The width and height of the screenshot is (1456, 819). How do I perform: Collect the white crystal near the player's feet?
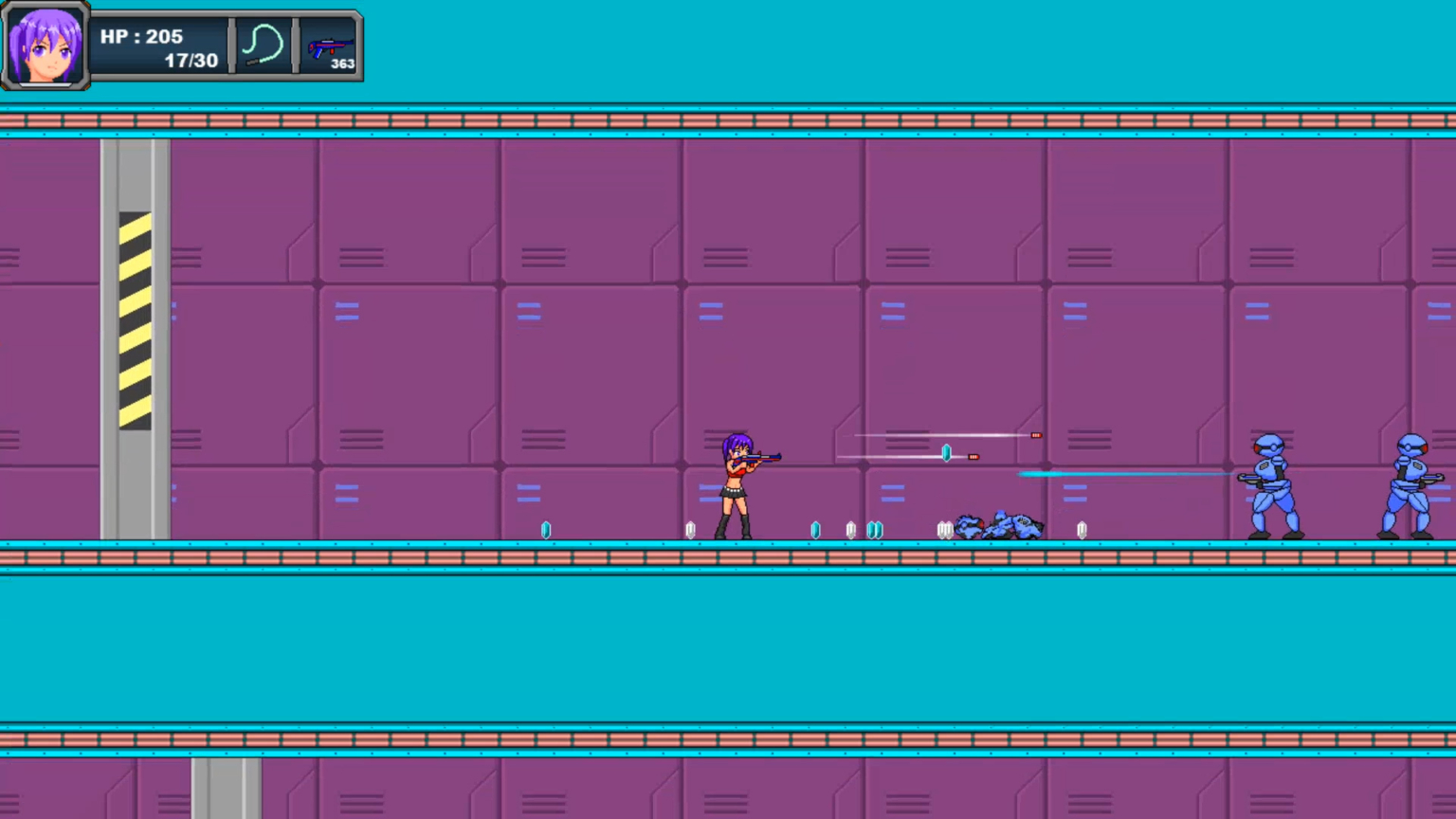coord(690,529)
